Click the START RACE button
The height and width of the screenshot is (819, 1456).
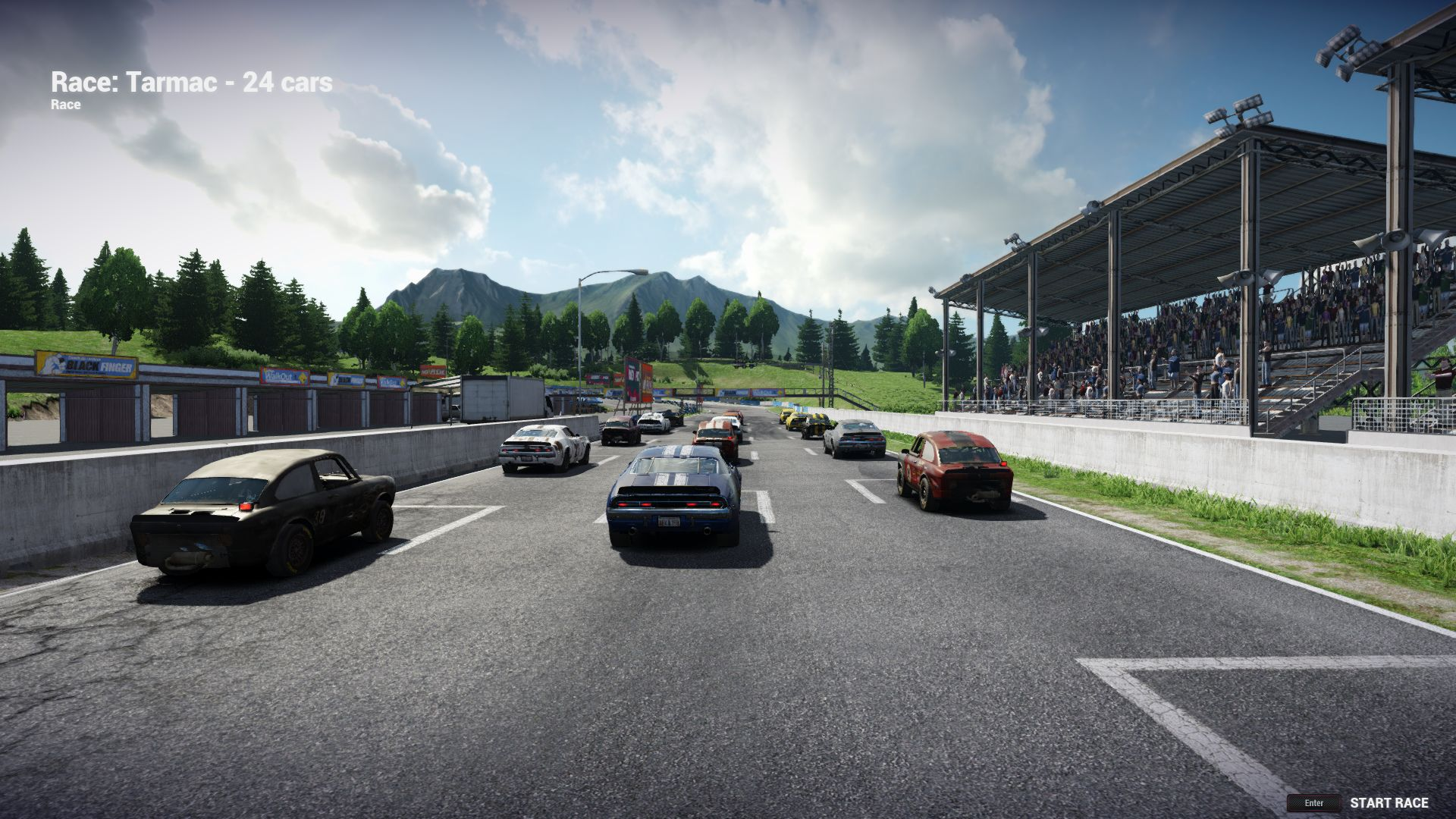coord(1389,803)
